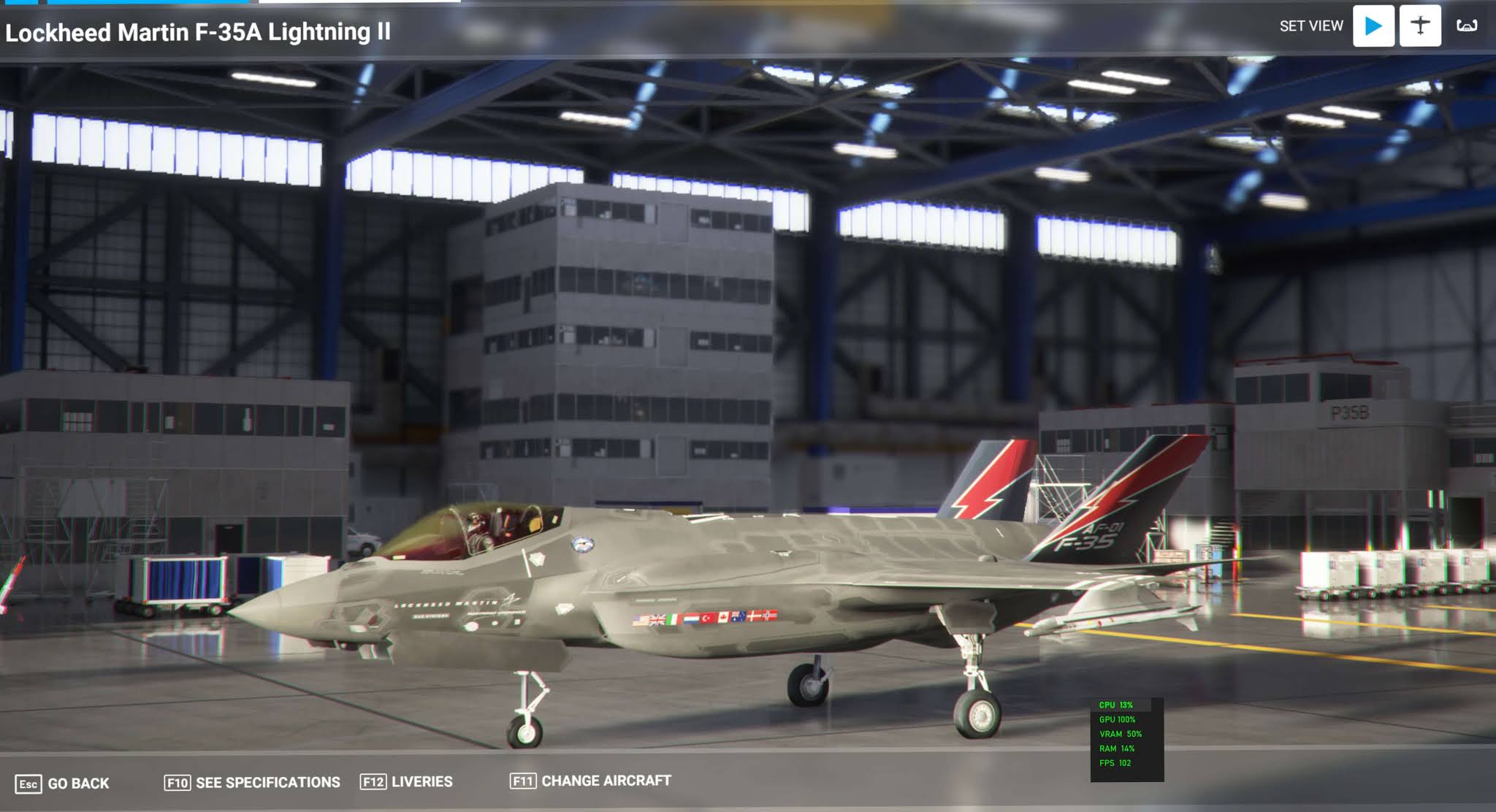This screenshot has width=1496, height=812.
Task: Click the CPU usage line in the overlay
Action: tap(1118, 705)
